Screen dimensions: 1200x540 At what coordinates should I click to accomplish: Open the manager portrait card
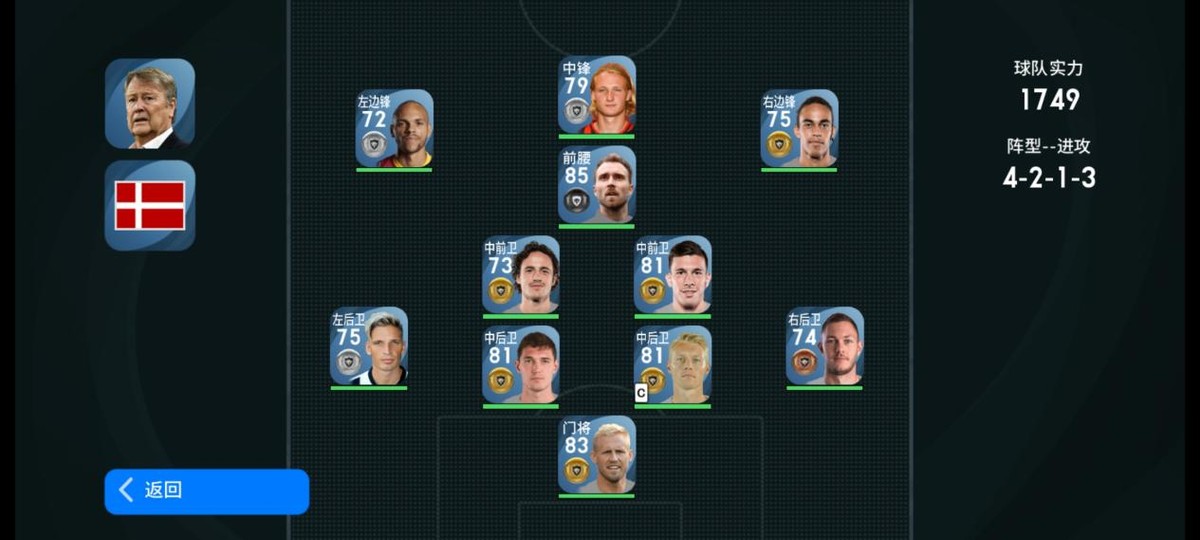150,104
